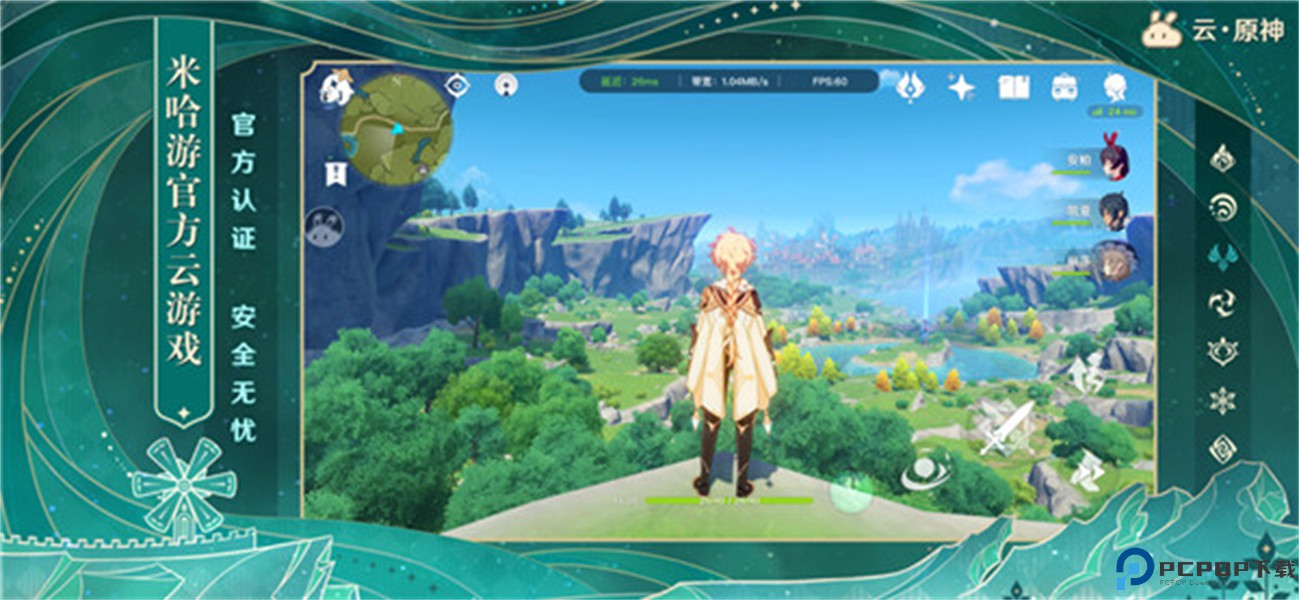Switch to party member 凯亚

coord(1113,209)
